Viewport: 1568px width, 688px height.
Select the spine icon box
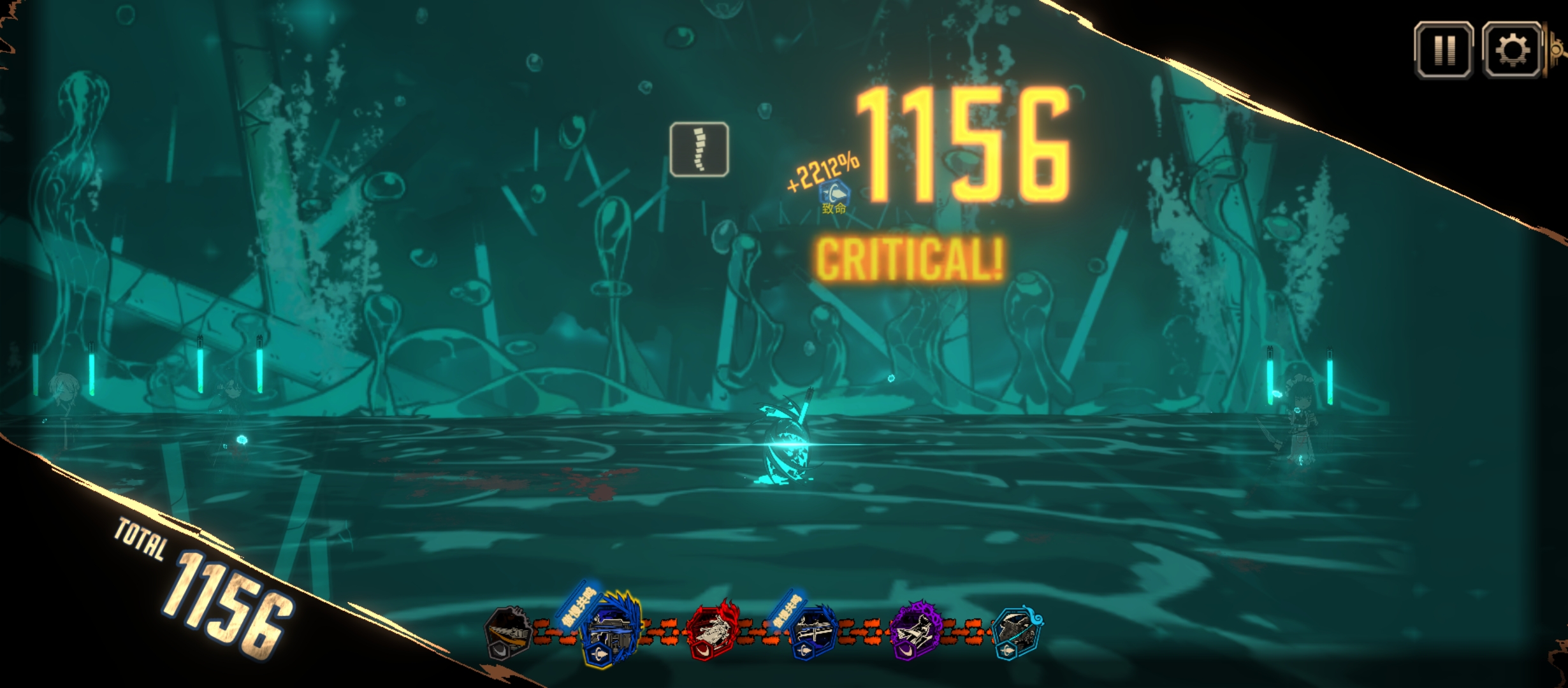699,149
